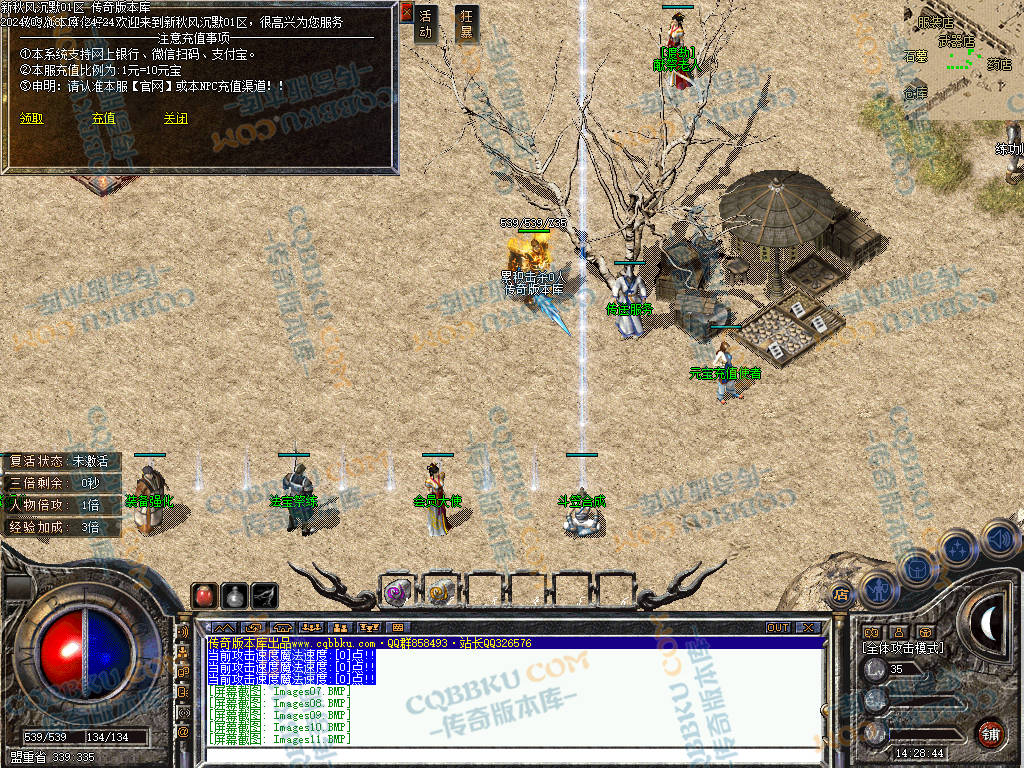The width and height of the screenshot is (1024, 768).
Task: Close the chat panel with its X button
Action: (x=808, y=627)
